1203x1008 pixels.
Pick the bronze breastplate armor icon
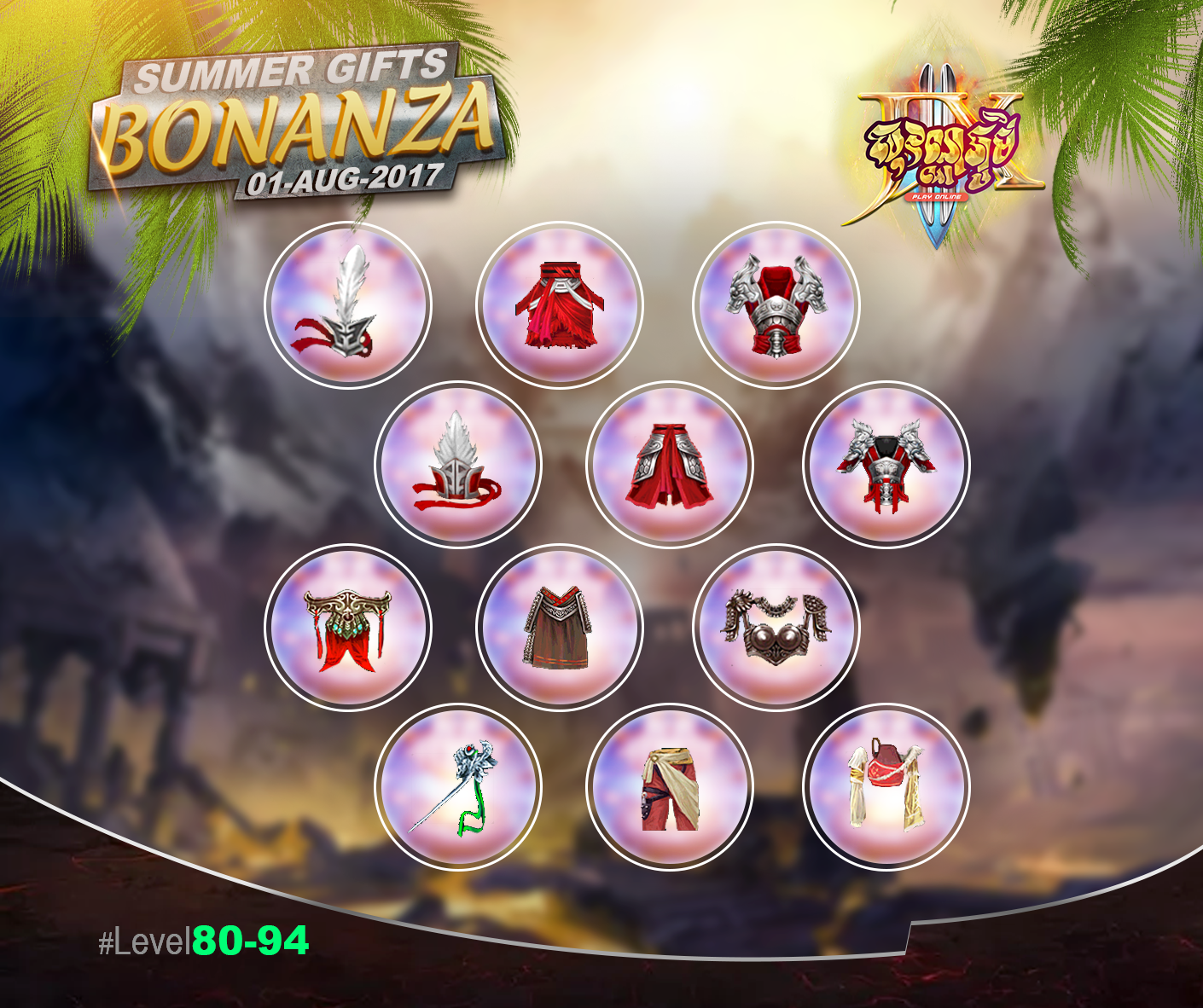[x=776, y=627]
